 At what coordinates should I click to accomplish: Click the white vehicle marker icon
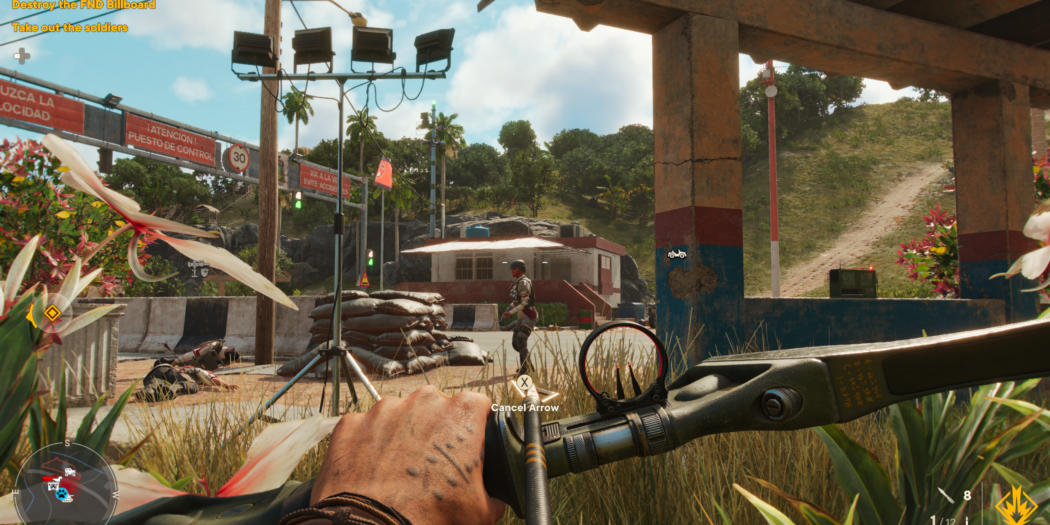[677, 254]
